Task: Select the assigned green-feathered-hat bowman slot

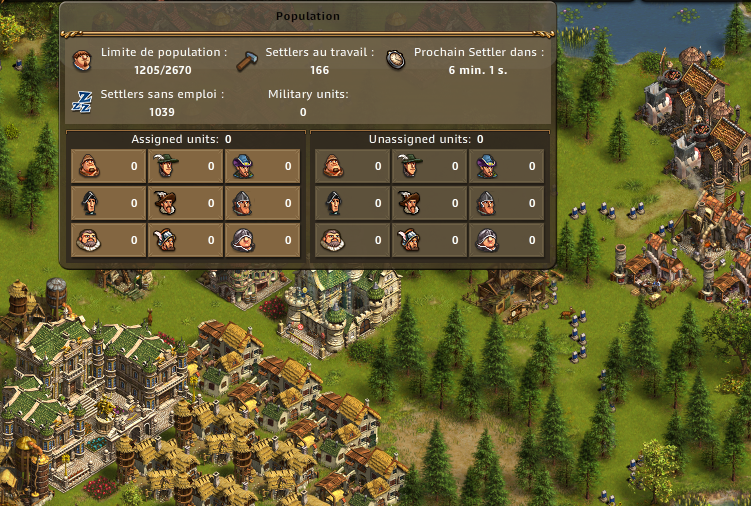Action: pos(184,166)
